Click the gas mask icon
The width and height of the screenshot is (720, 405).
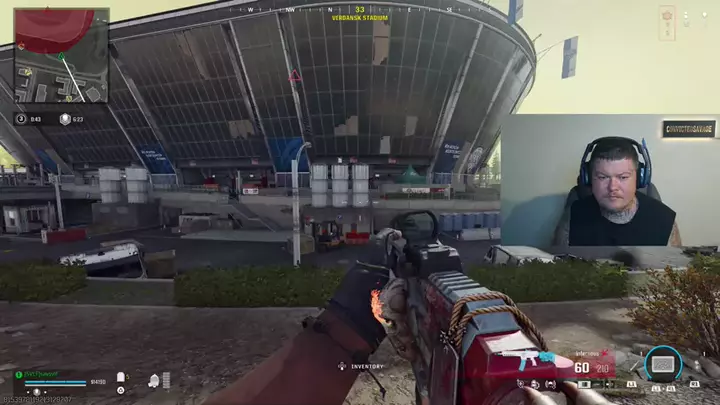[154, 380]
